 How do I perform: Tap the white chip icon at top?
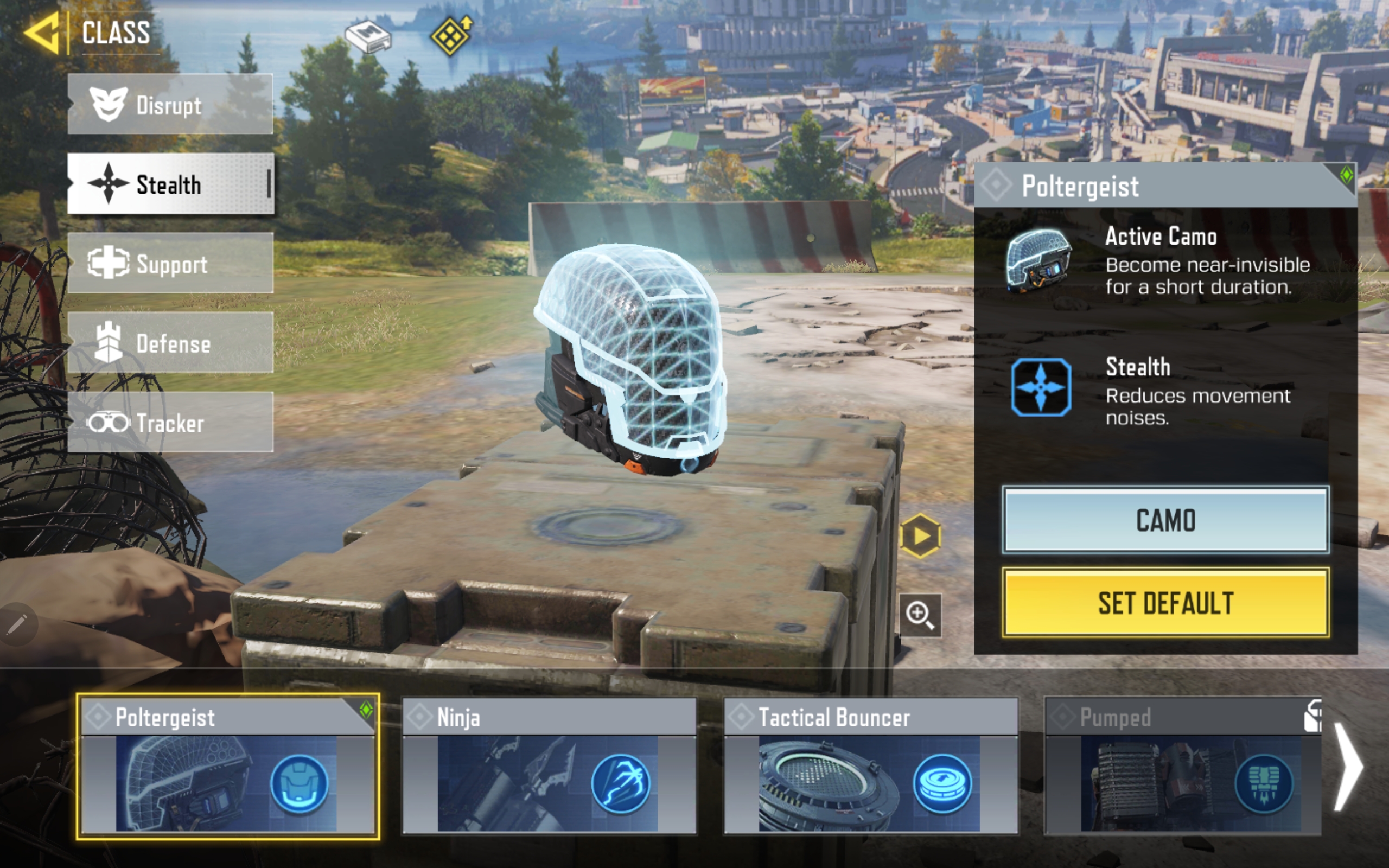[368, 37]
